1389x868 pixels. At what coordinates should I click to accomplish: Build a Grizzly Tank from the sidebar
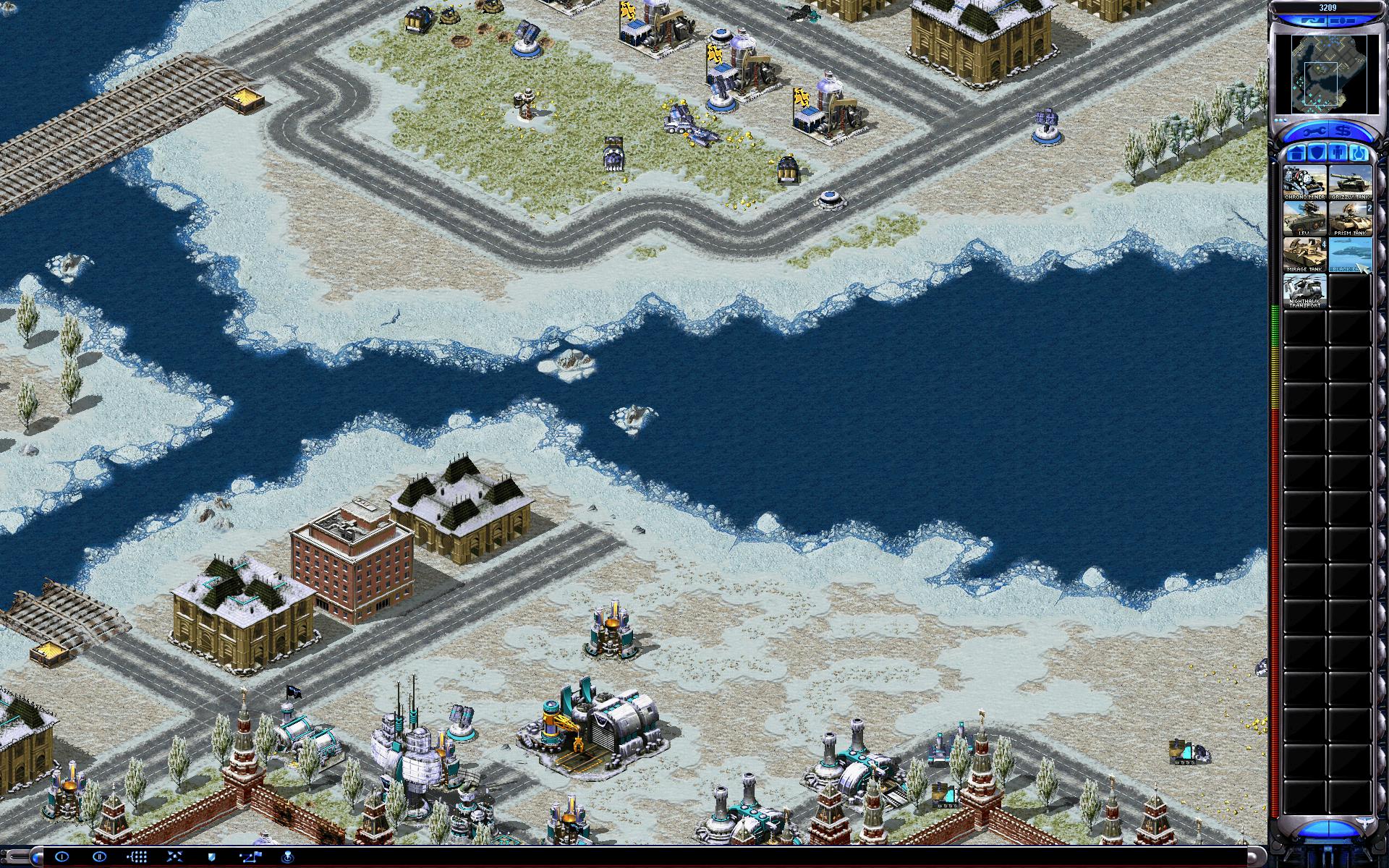coord(1350,182)
